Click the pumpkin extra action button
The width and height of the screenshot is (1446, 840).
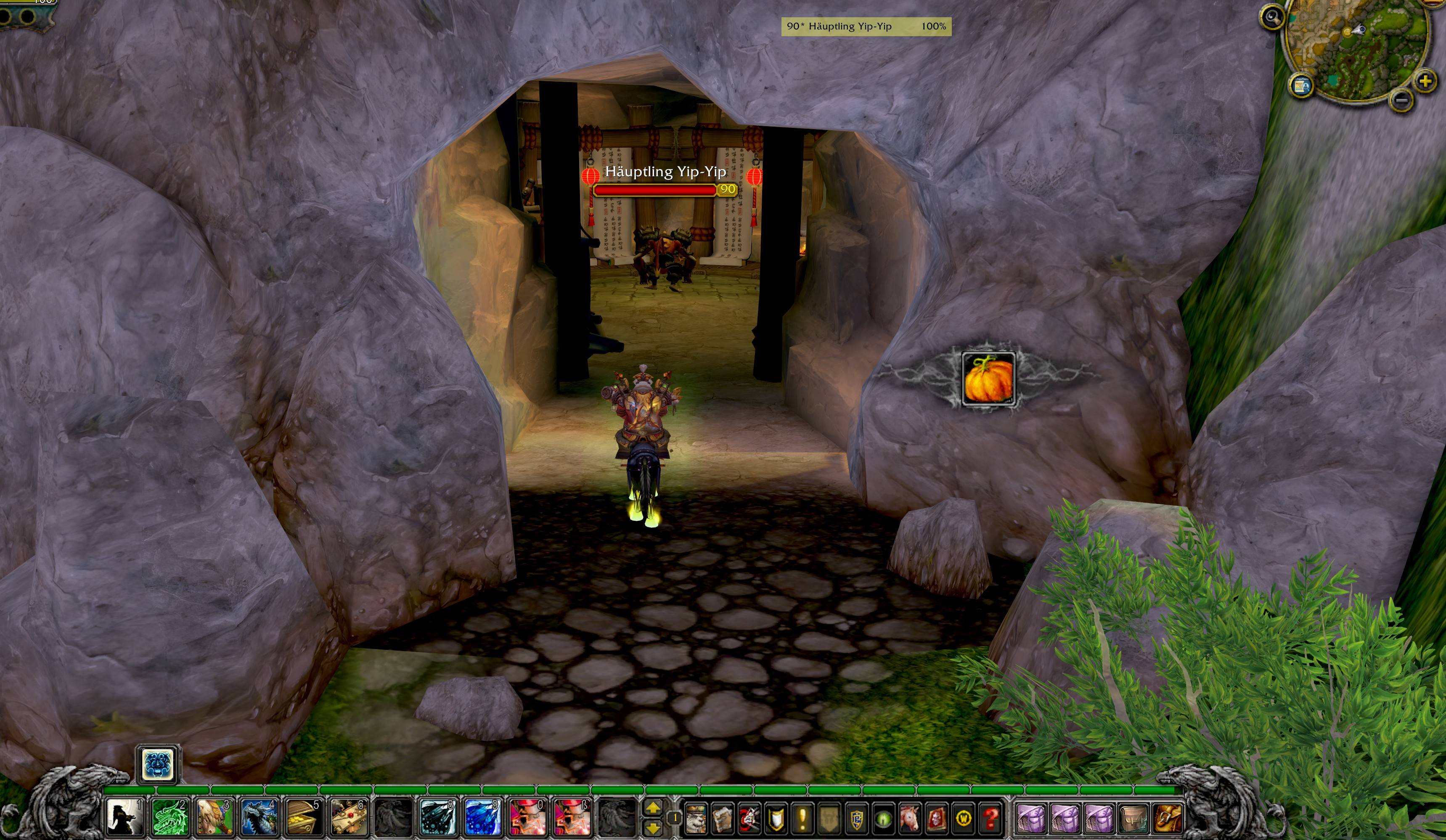(988, 379)
